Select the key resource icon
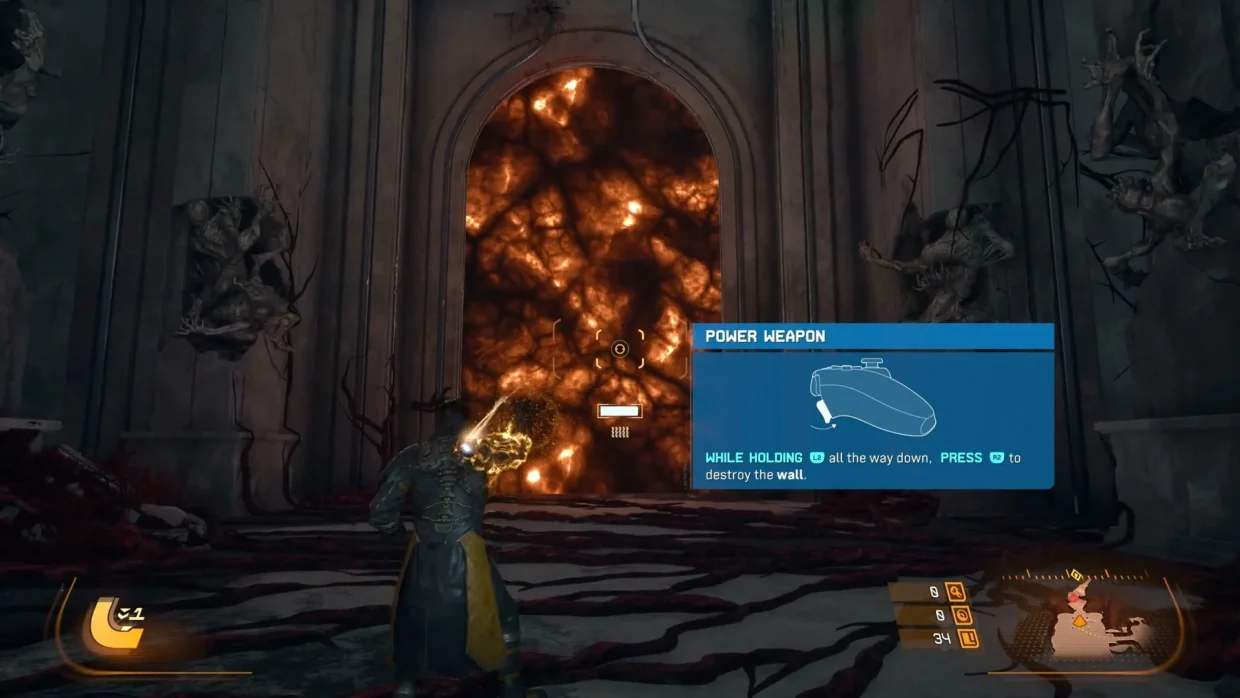This screenshot has height=698, width=1240. (954, 592)
